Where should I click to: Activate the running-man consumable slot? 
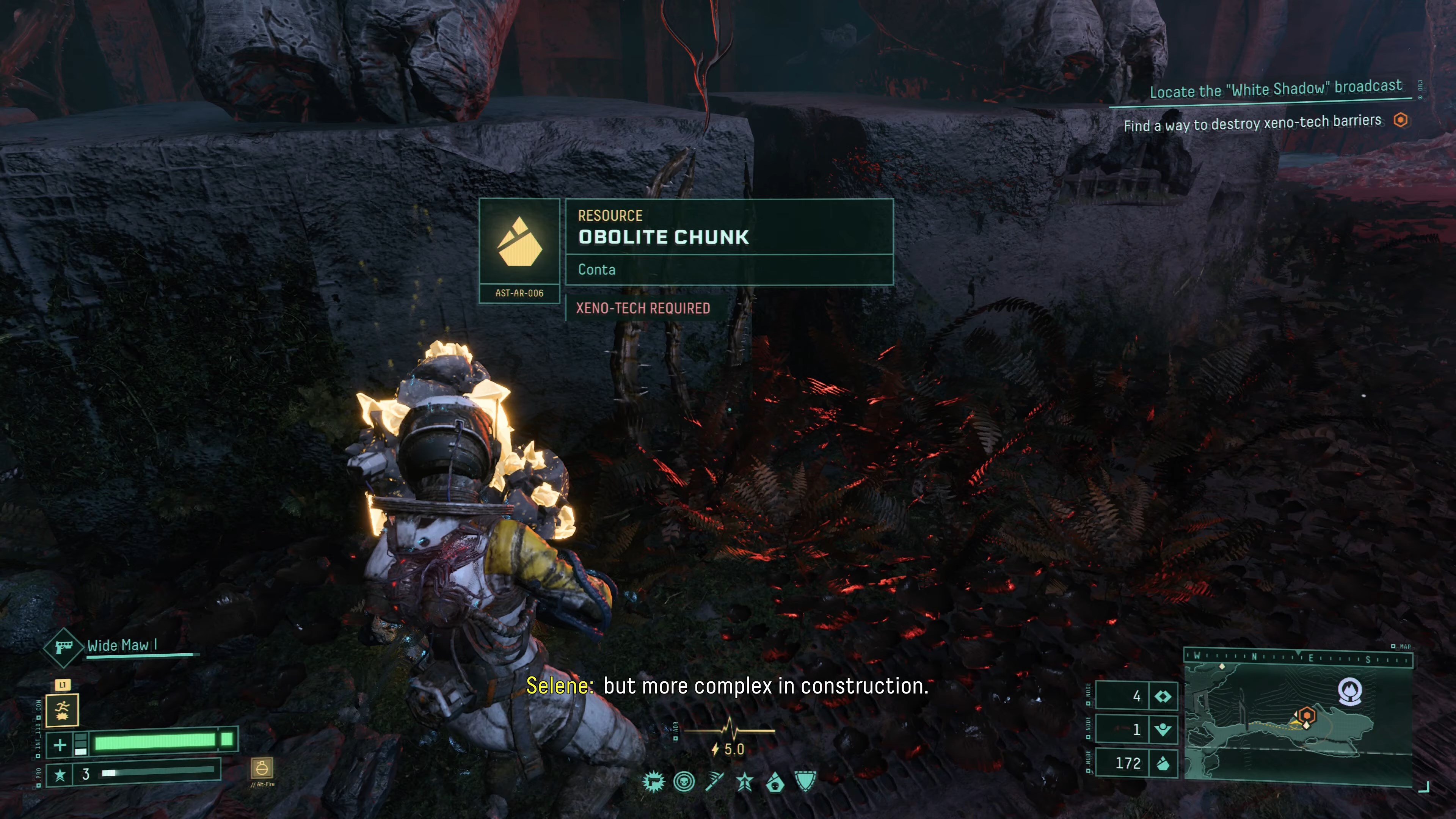click(62, 711)
